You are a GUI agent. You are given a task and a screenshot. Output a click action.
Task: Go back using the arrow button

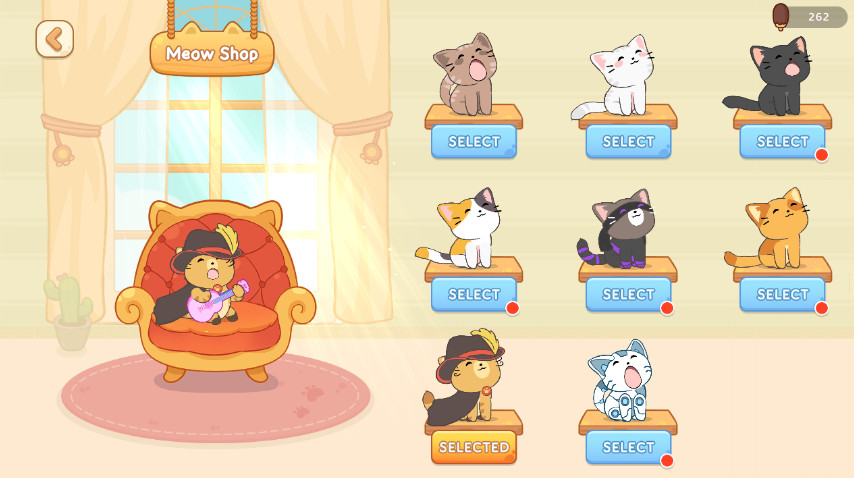click(x=55, y=39)
